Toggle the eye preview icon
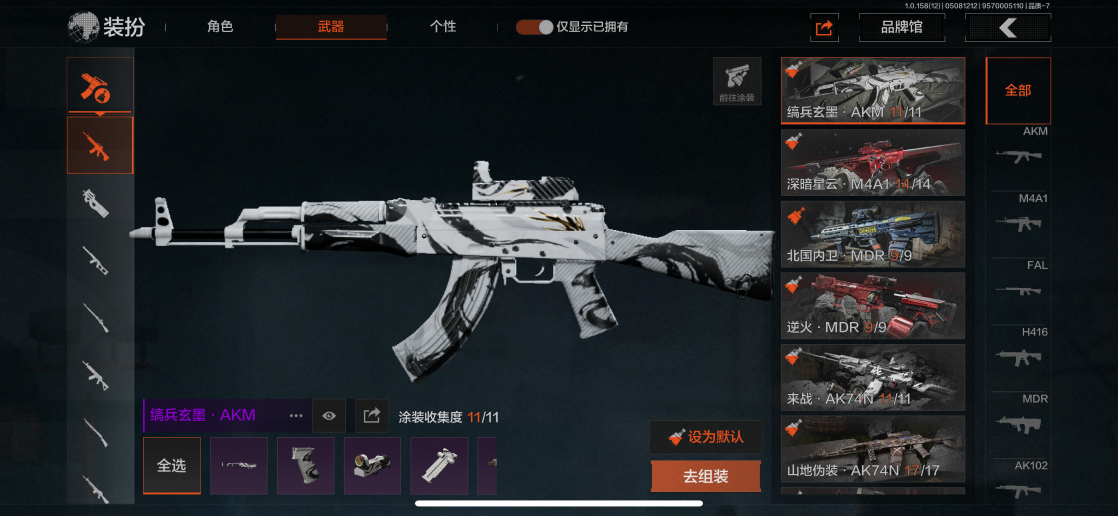 pos(328,415)
